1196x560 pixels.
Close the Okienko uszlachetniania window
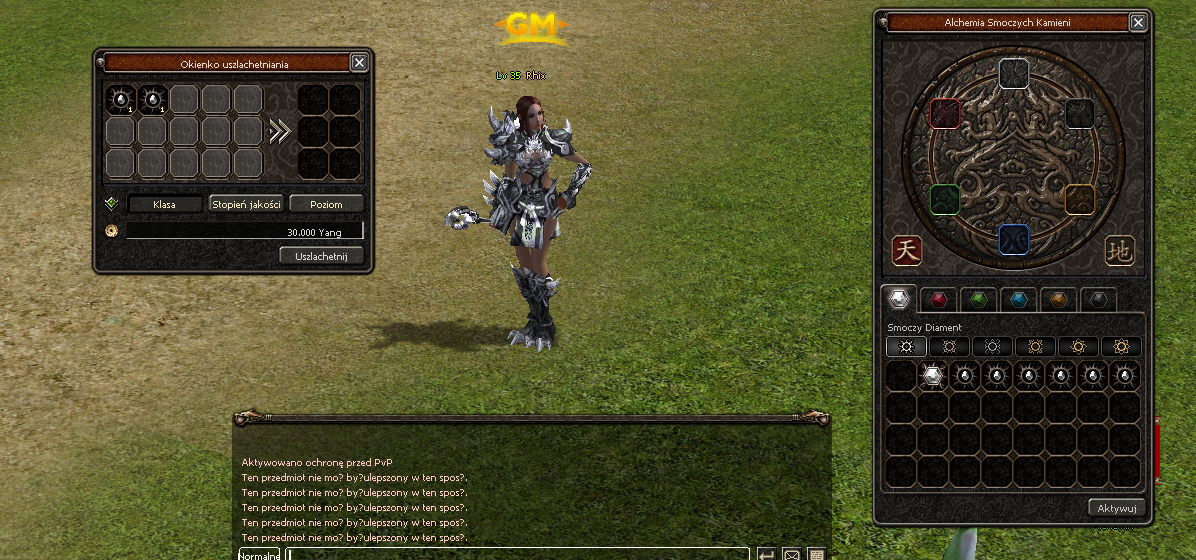[359, 63]
